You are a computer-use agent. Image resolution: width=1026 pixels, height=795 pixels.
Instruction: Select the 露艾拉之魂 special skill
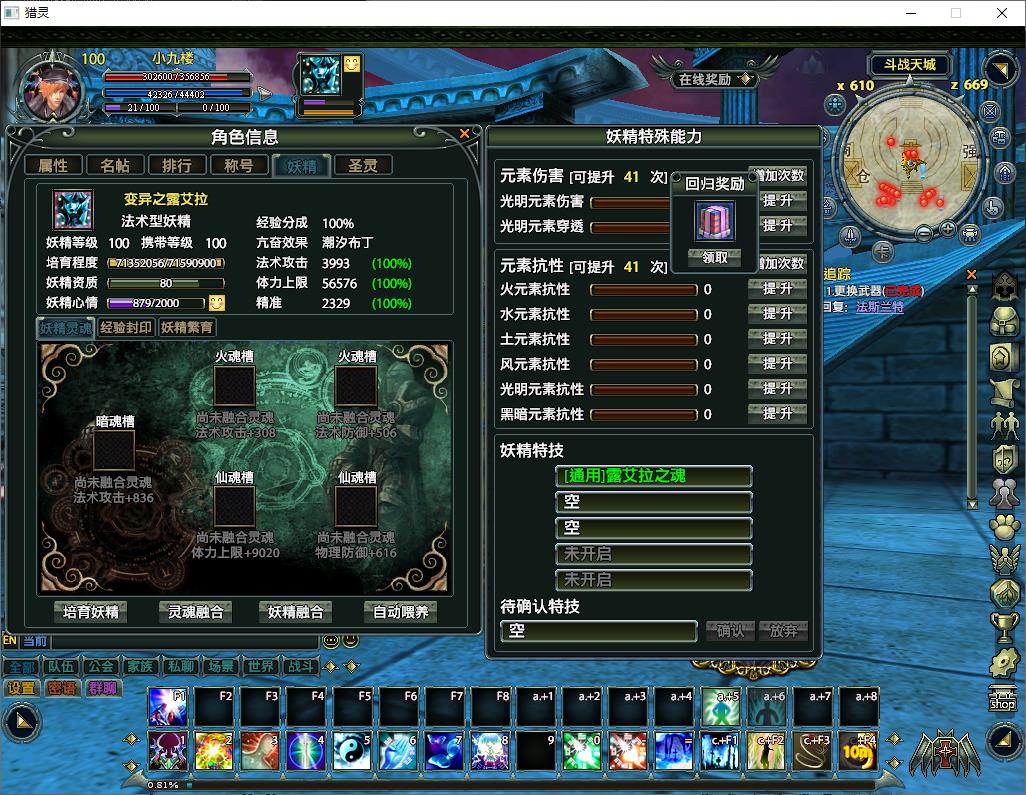pos(653,477)
